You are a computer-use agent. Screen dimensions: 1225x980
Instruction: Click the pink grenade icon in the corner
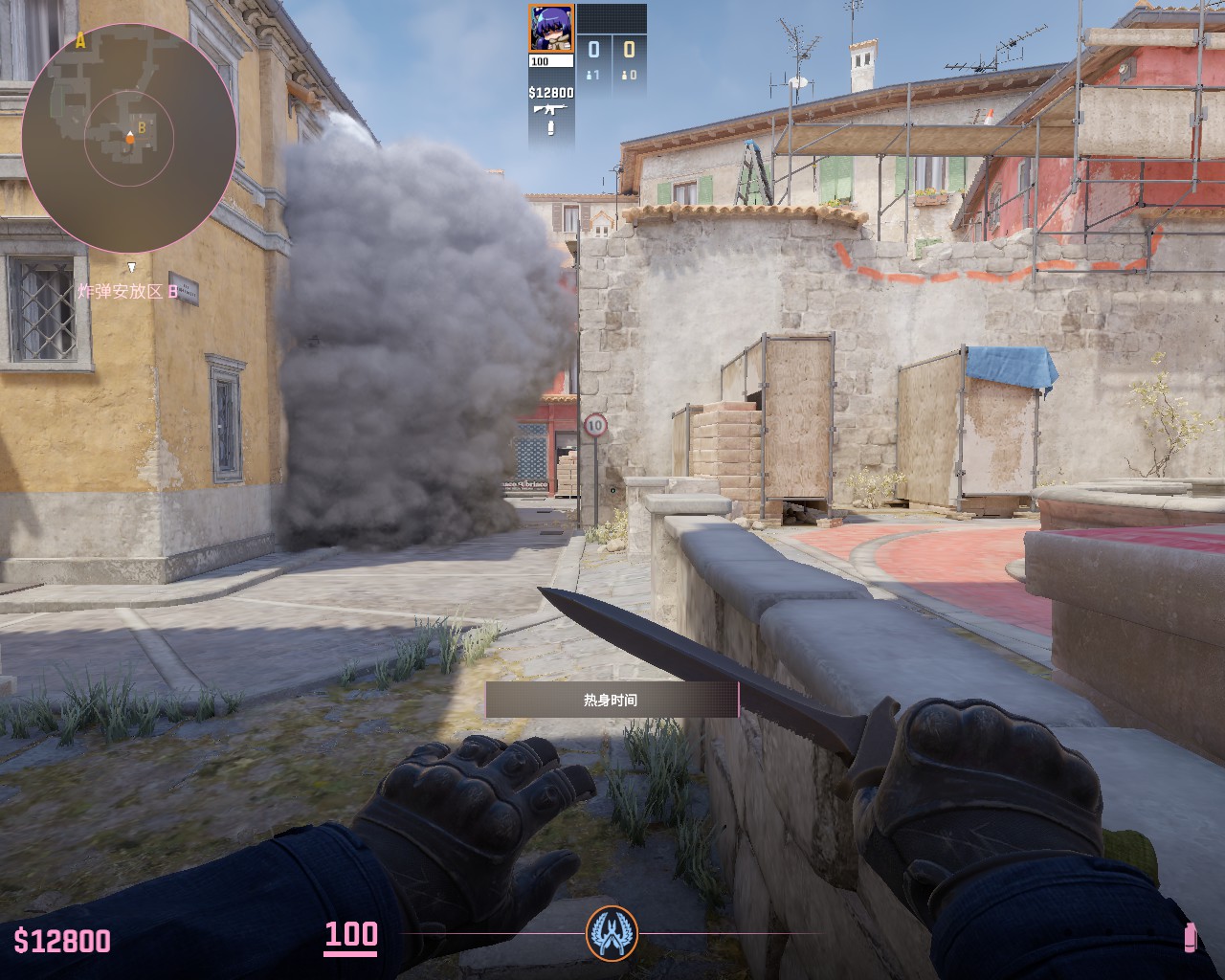(x=1191, y=937)
